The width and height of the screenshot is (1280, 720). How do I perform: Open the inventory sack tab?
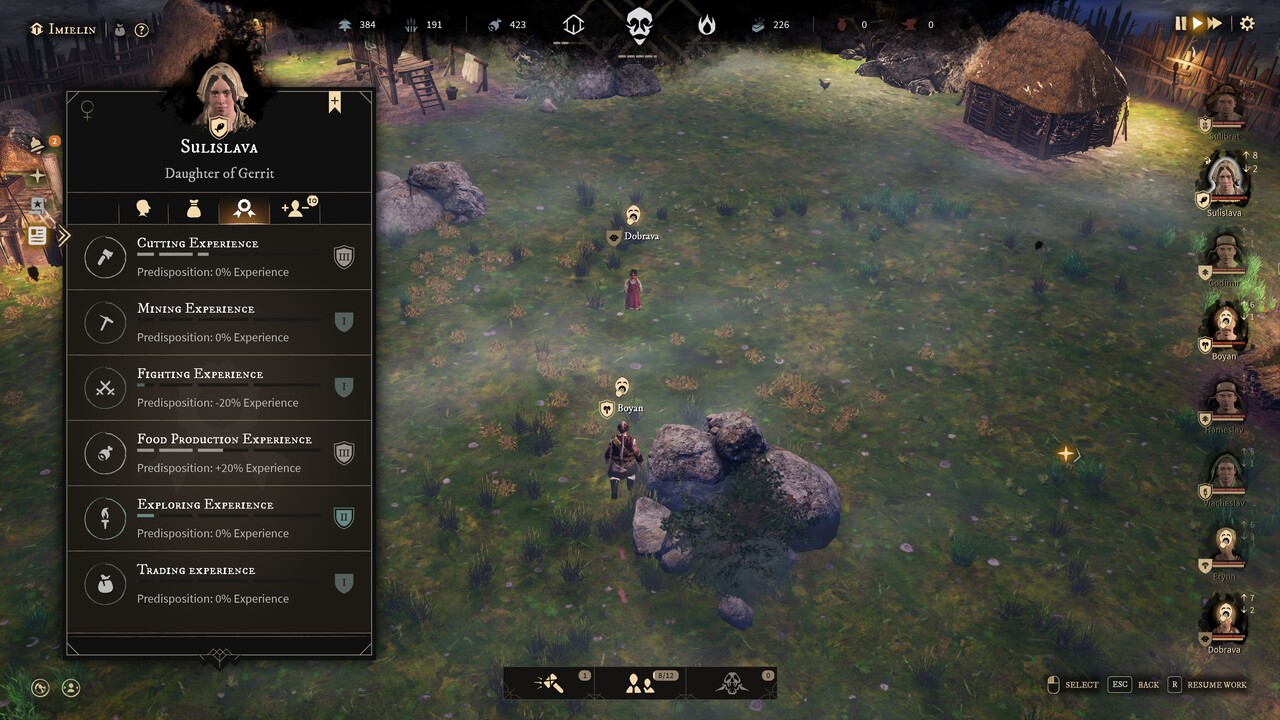tap(194, 209)
